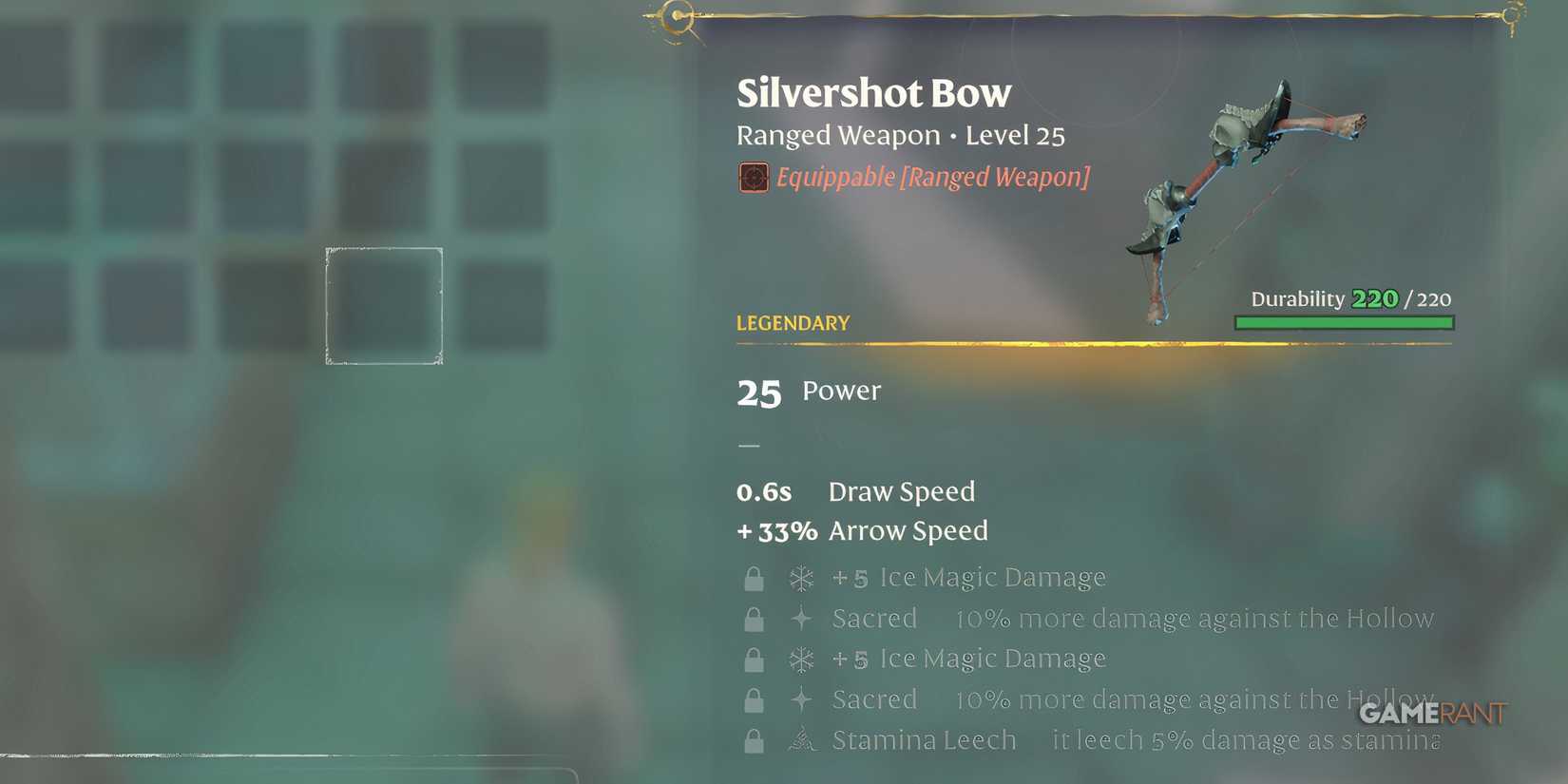Select the Silvershot Bow title heading

click(873, 92)
